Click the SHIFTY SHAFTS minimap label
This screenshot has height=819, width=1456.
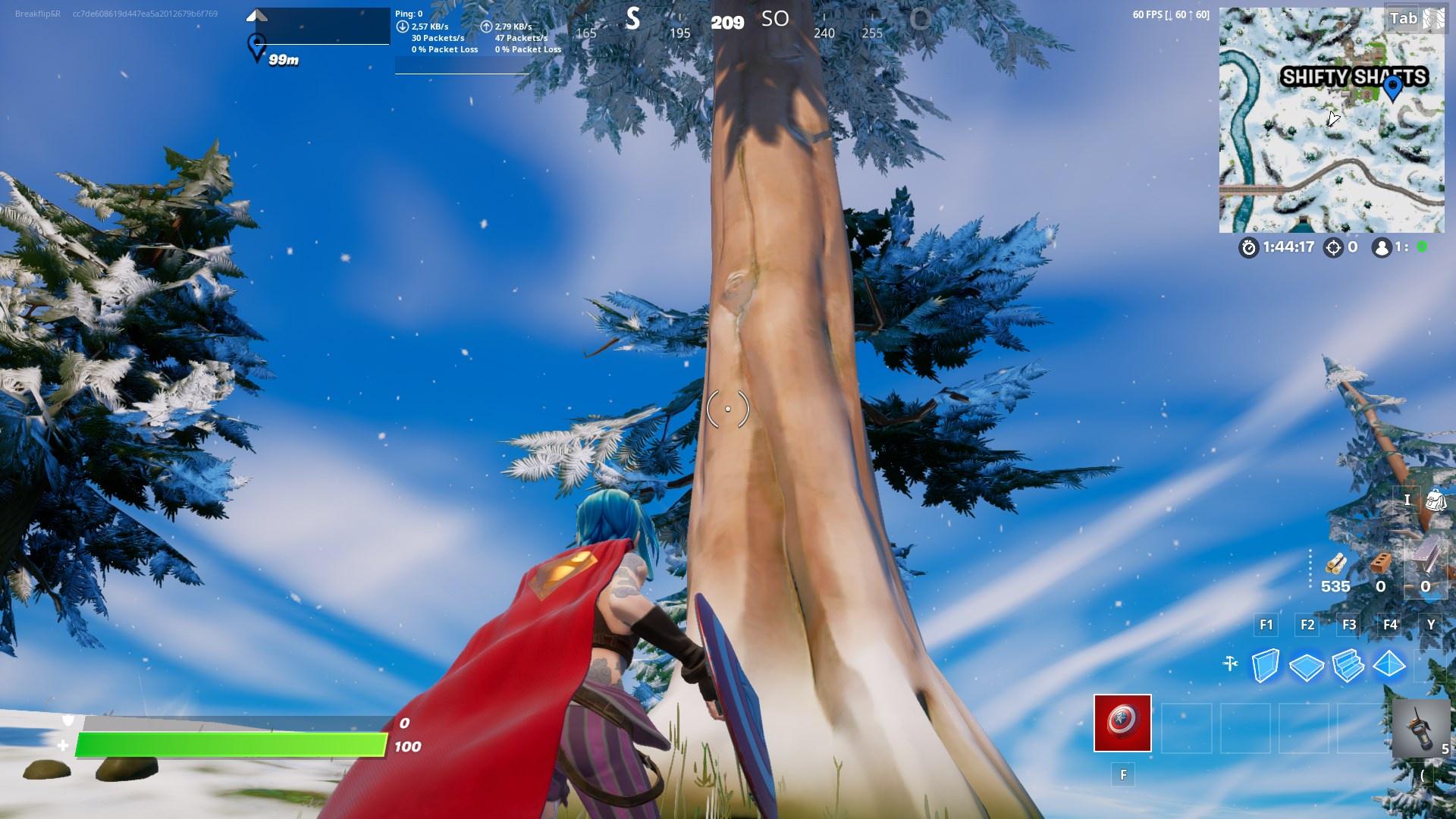coord(1354,77)
